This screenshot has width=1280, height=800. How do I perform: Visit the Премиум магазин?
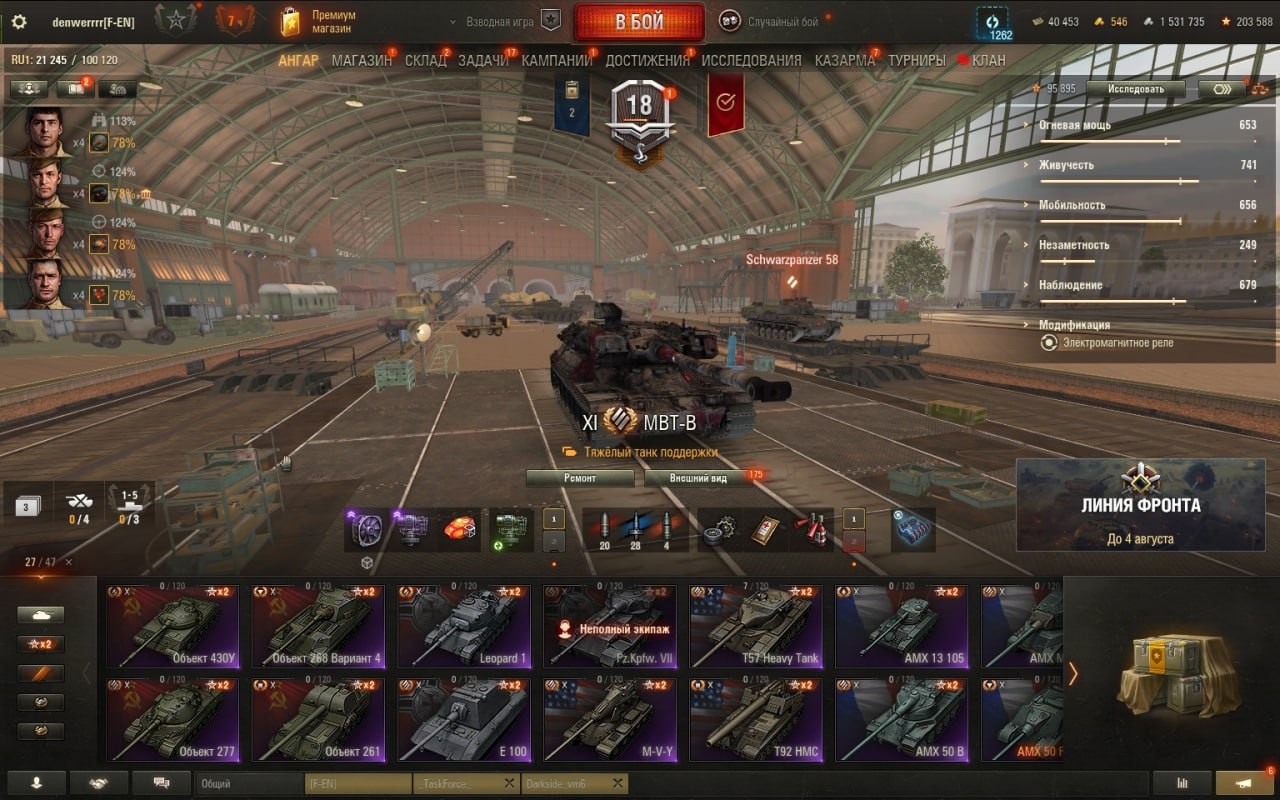click(320, 22)
